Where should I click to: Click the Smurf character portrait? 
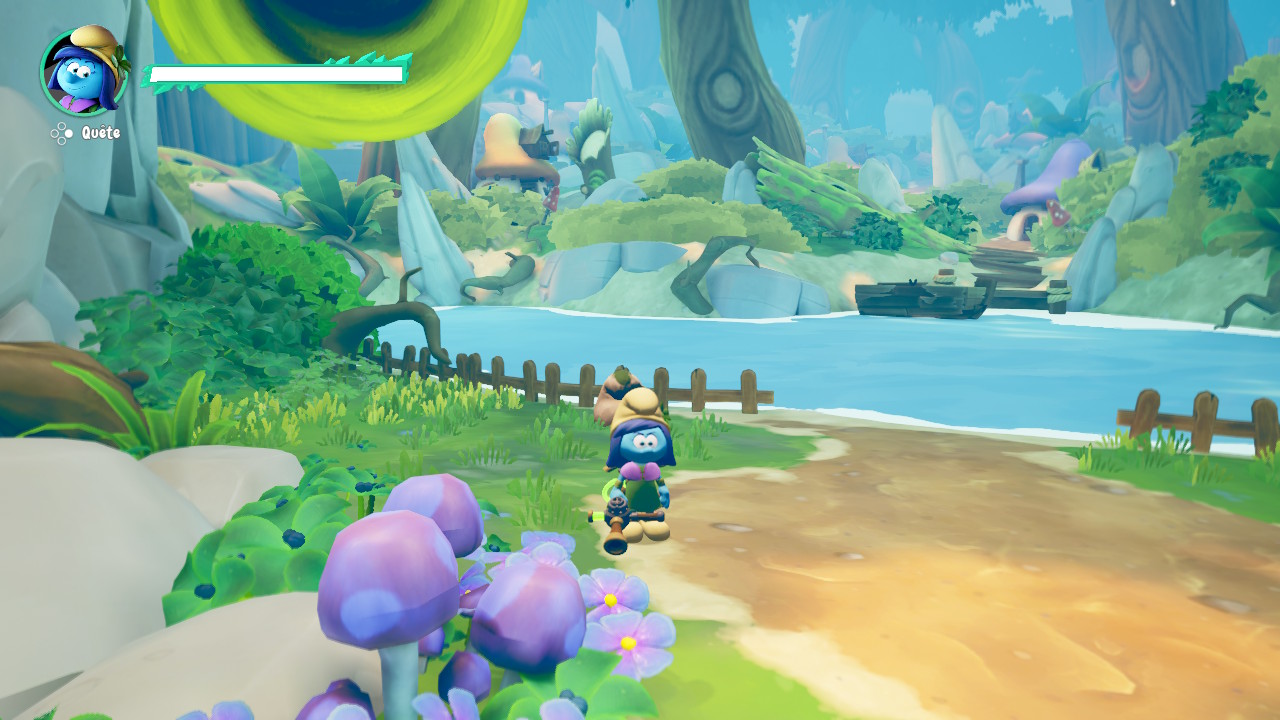84,71
